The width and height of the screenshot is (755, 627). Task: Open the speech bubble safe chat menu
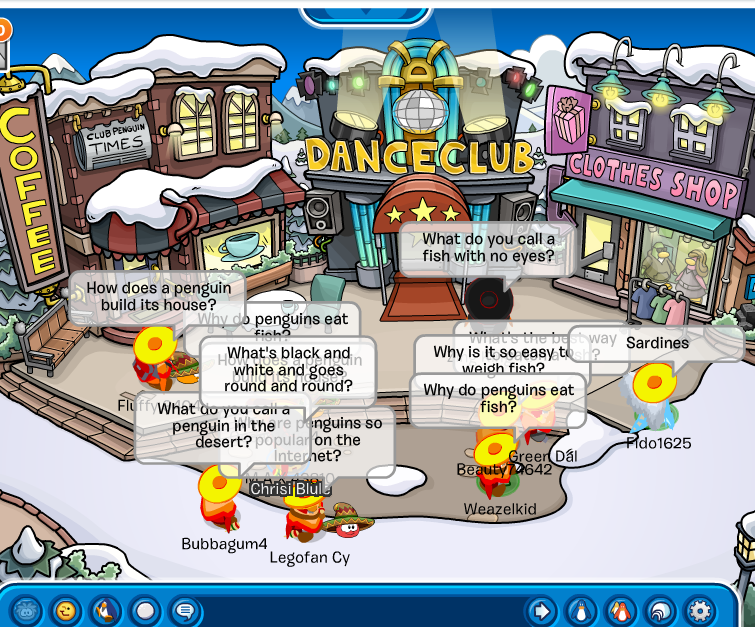point(184,609)
